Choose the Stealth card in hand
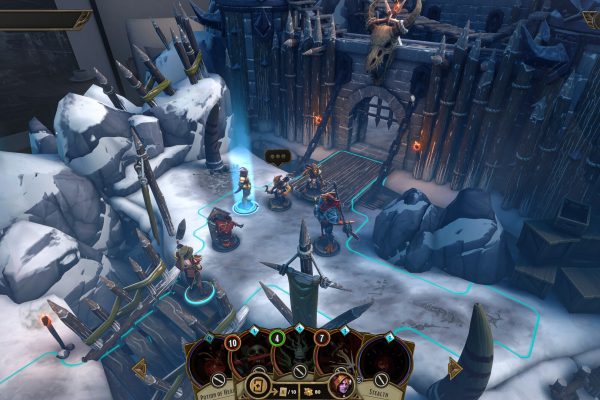600x400 pixels. pyautogui.click(x=384, y=362)
